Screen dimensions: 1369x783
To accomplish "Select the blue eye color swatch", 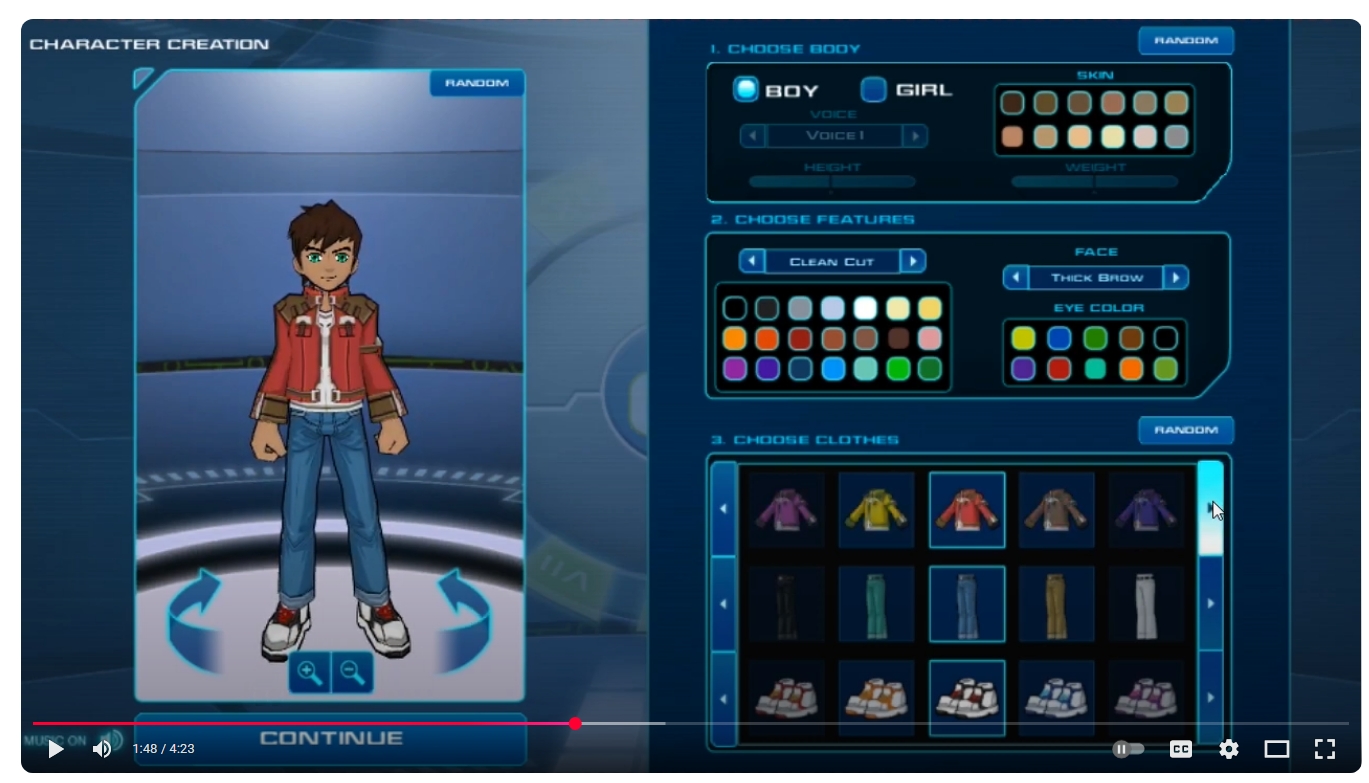I will point(1059,338).
